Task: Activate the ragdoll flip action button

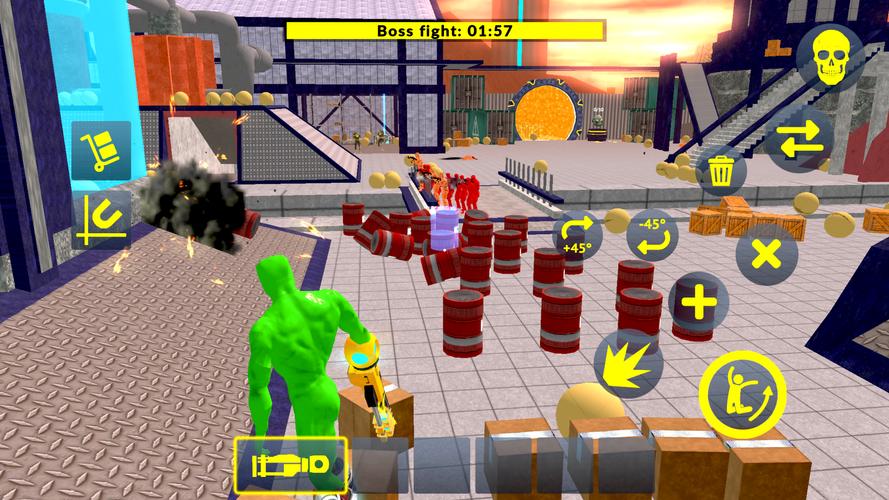Action: pos(738,386)
